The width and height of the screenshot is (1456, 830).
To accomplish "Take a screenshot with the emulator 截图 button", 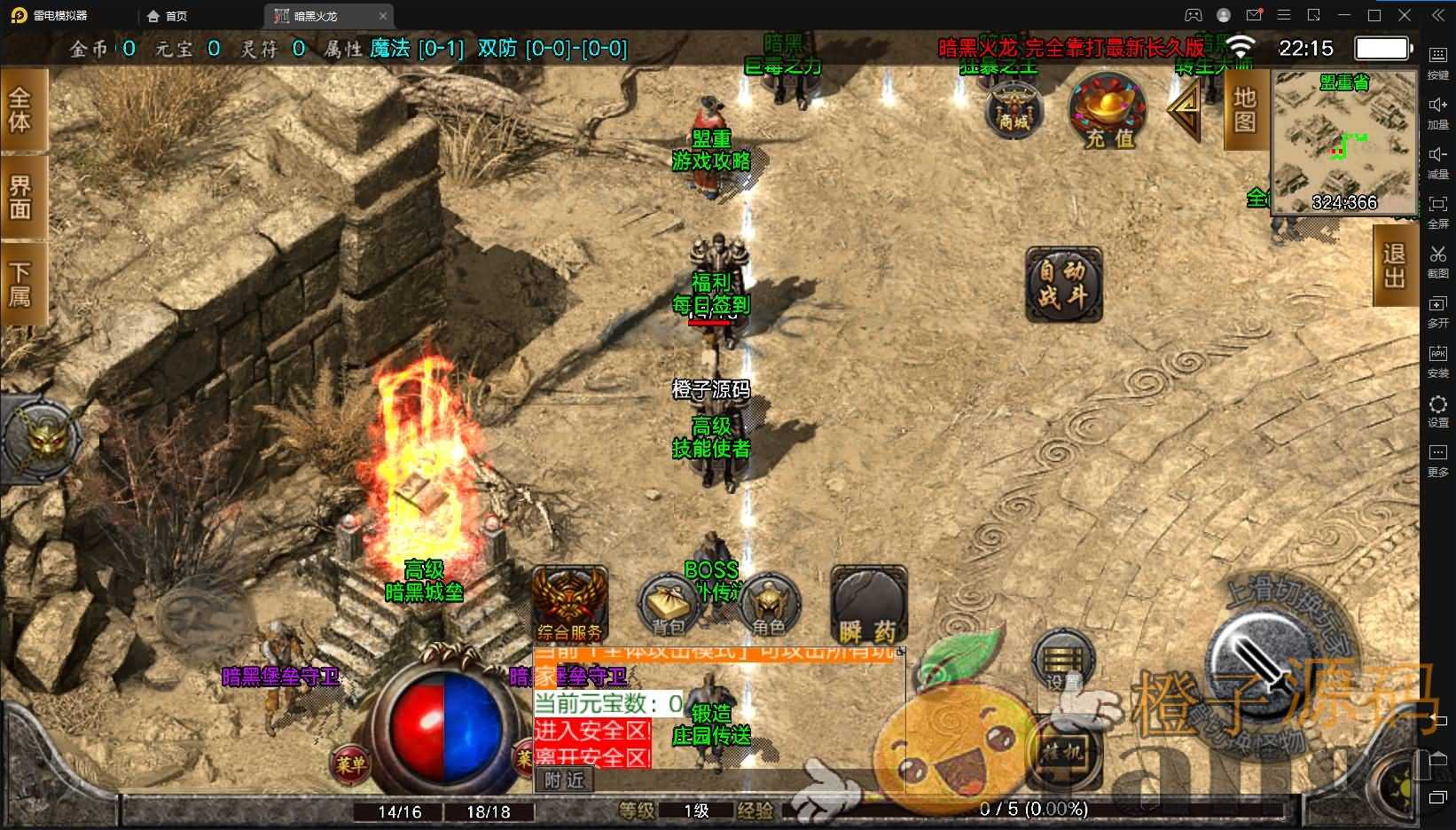I will 1437,260.
